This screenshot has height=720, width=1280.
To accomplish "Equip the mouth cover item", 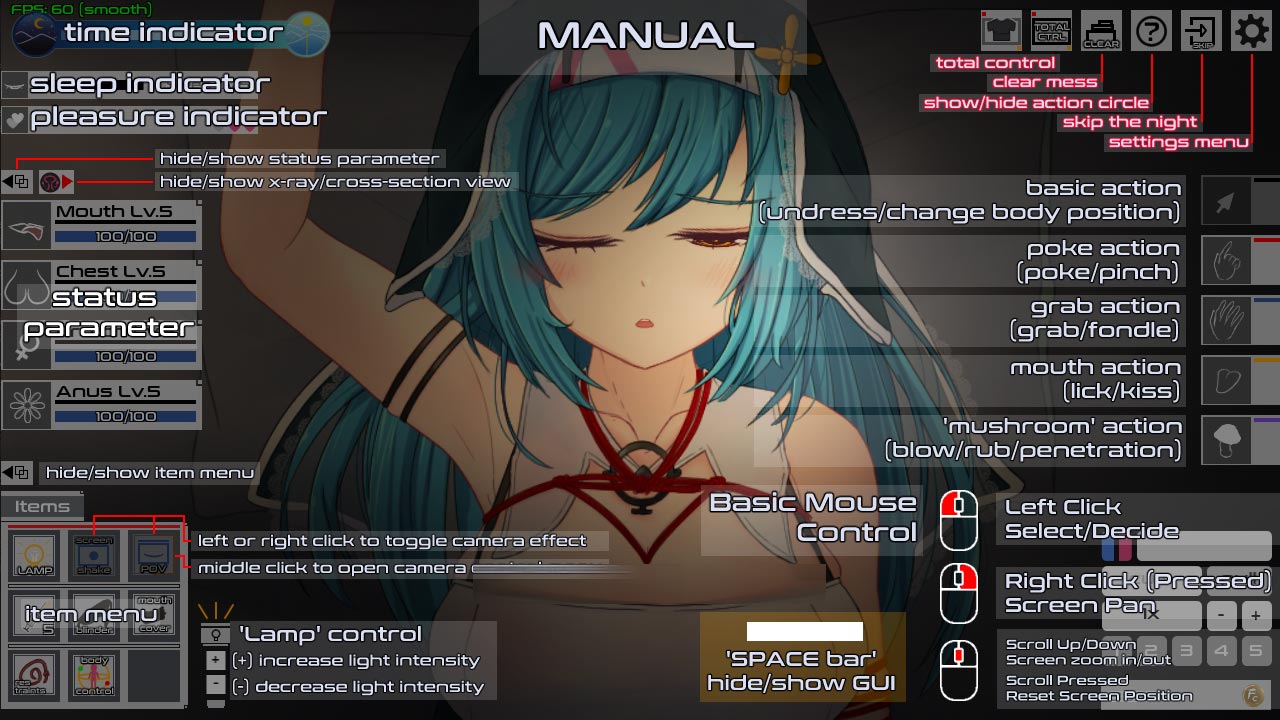I will [153, 613].
